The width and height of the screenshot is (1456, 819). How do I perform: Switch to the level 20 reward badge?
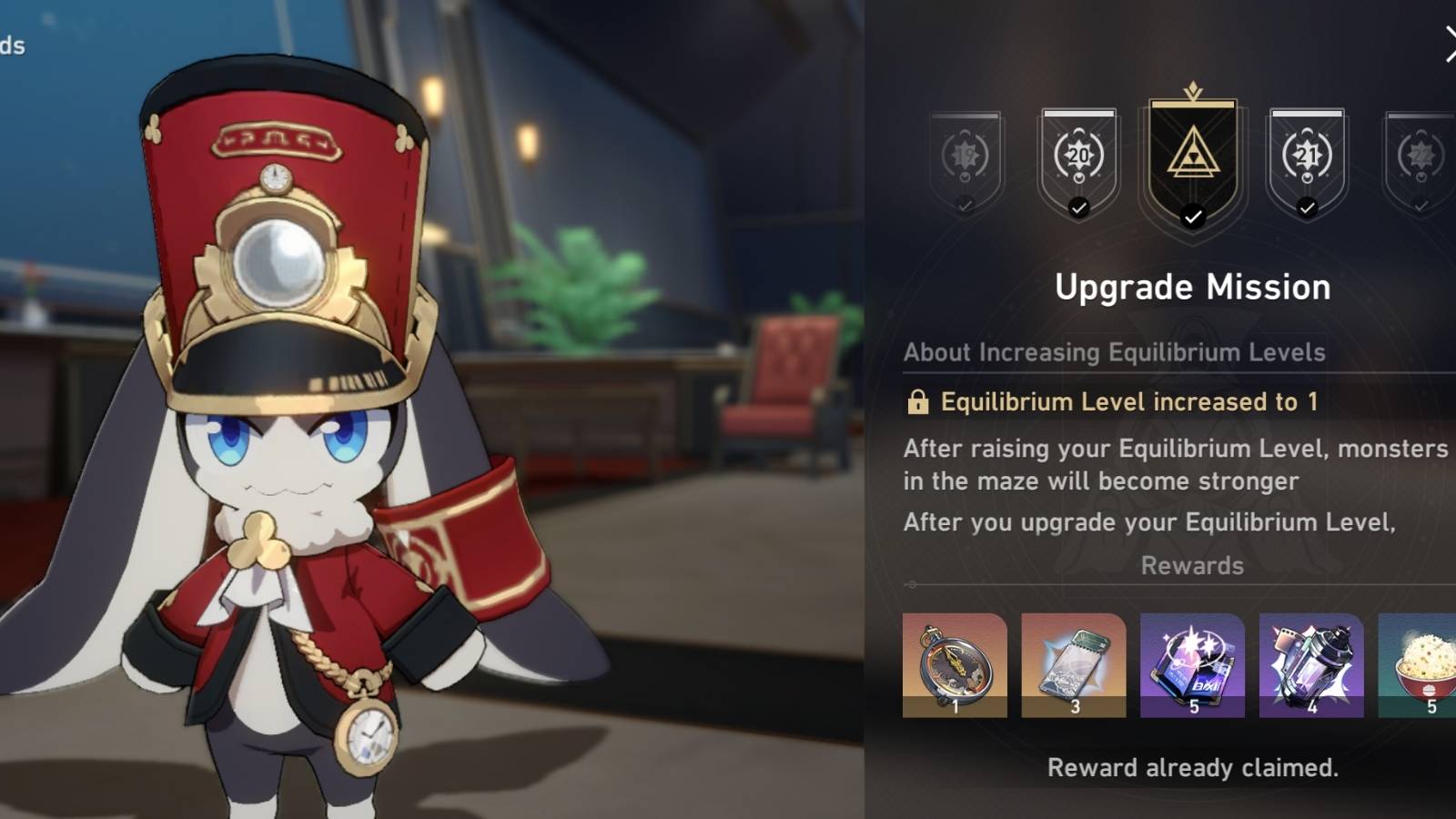point(1078,157)
